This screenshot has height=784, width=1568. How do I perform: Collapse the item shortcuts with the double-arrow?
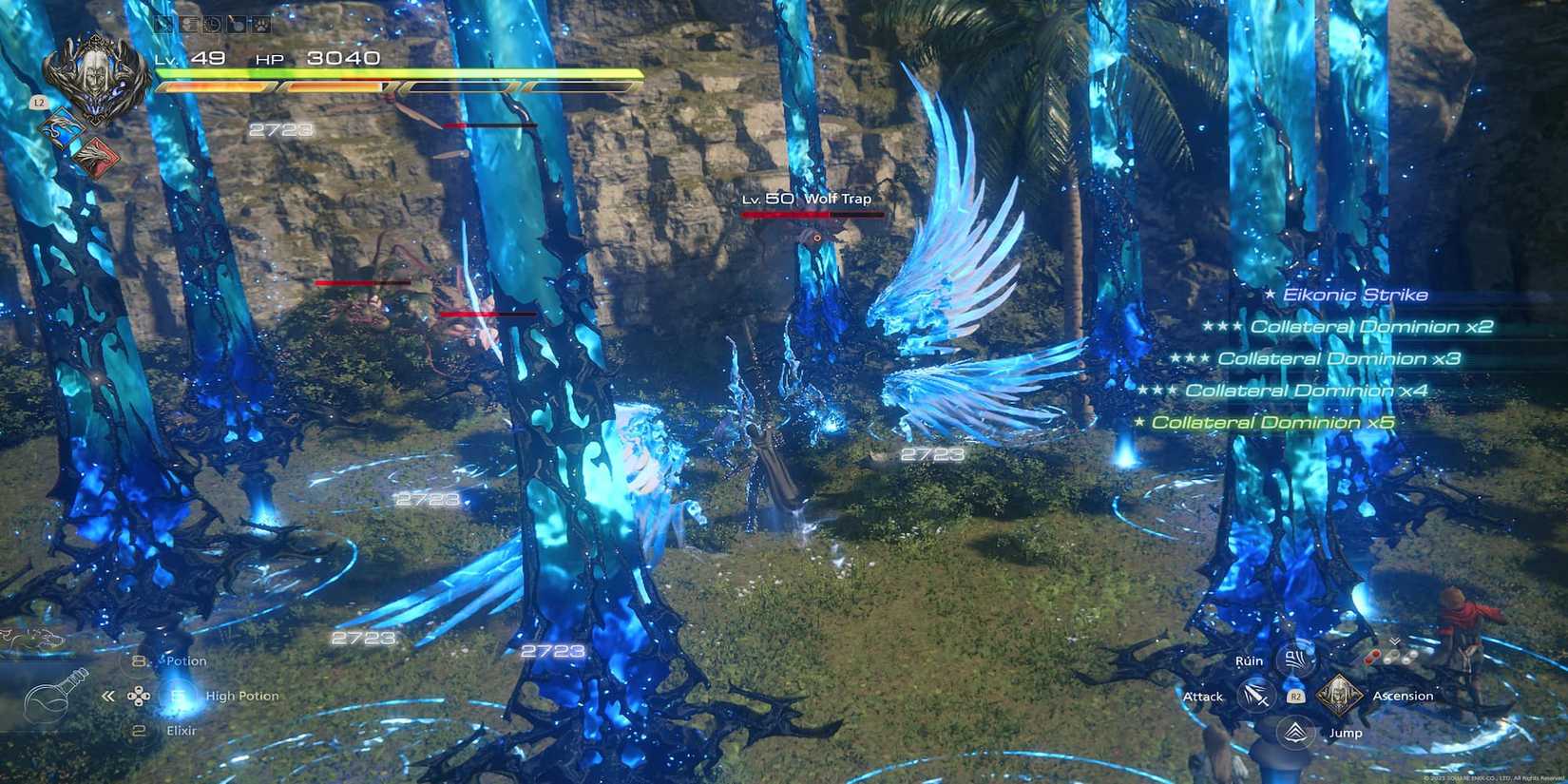107,696
